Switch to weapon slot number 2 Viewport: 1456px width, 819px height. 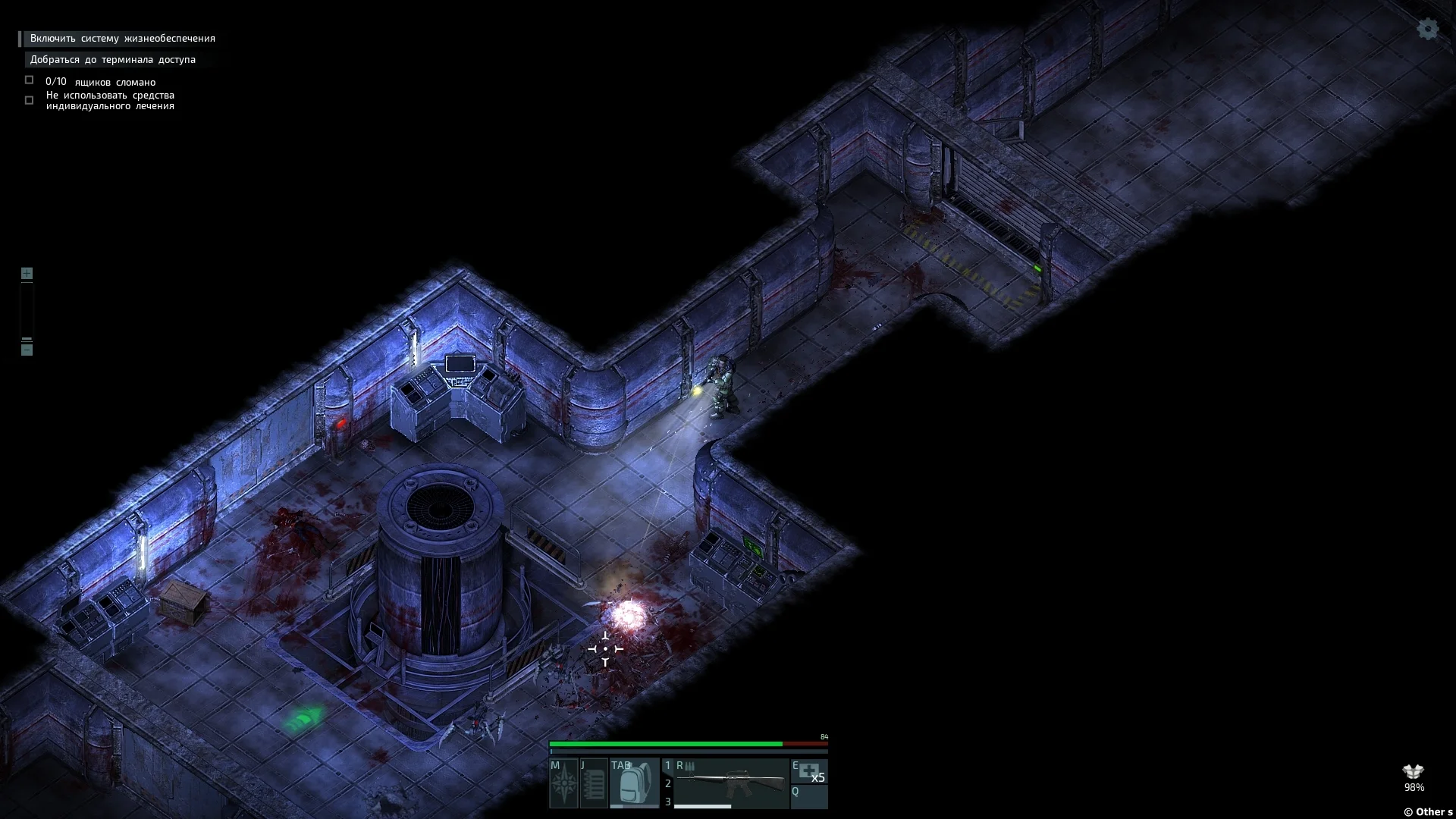(x=668, y=783)
